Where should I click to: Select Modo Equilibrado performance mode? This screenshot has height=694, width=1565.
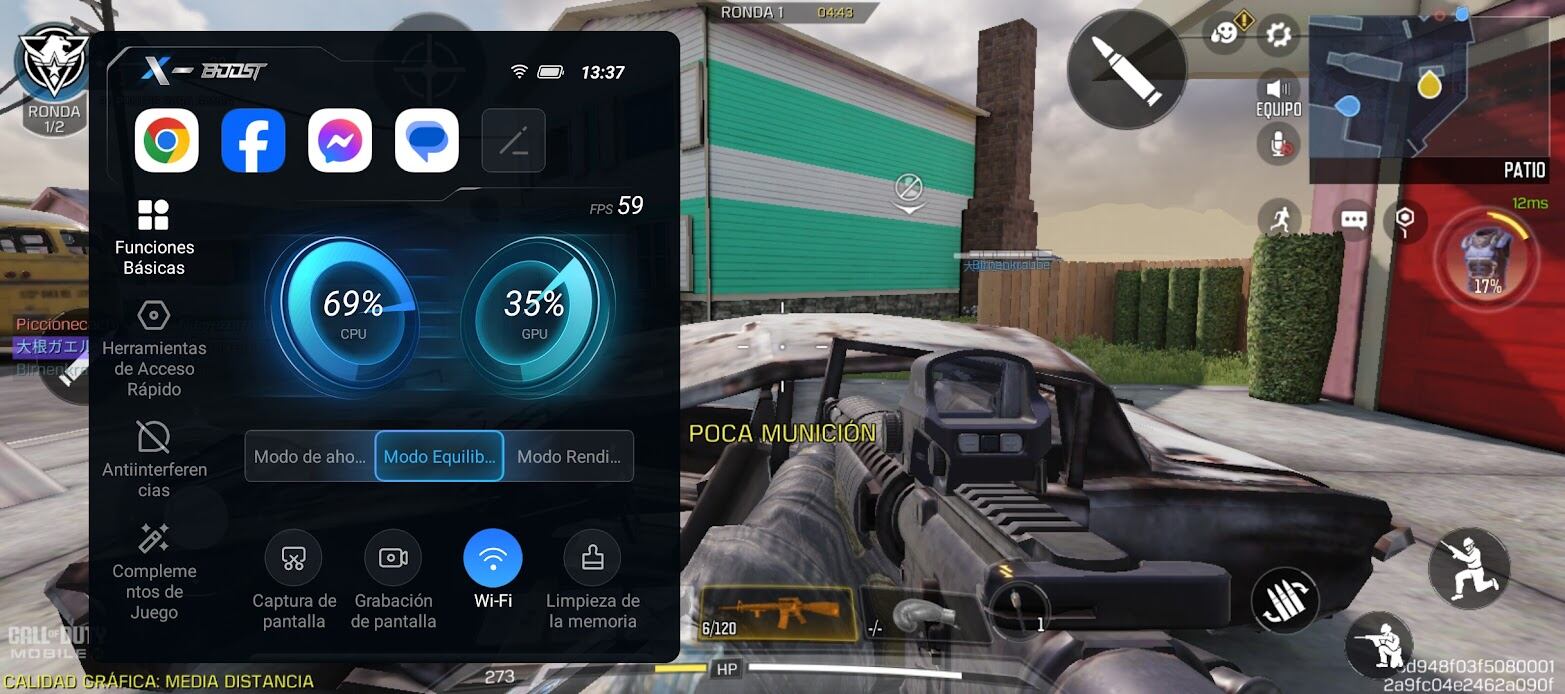439,457
